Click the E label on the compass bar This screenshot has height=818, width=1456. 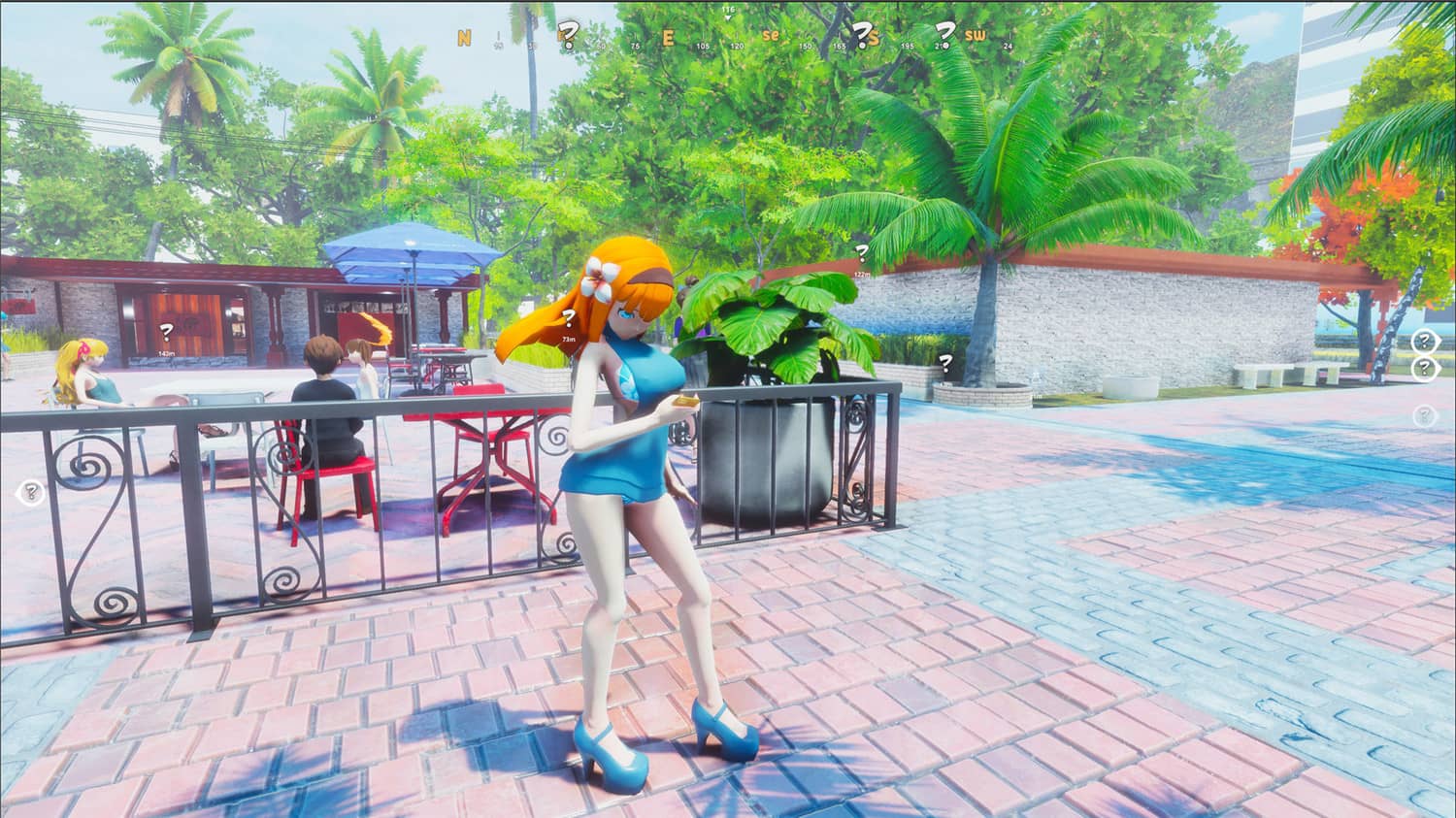[x=666, y=36]
